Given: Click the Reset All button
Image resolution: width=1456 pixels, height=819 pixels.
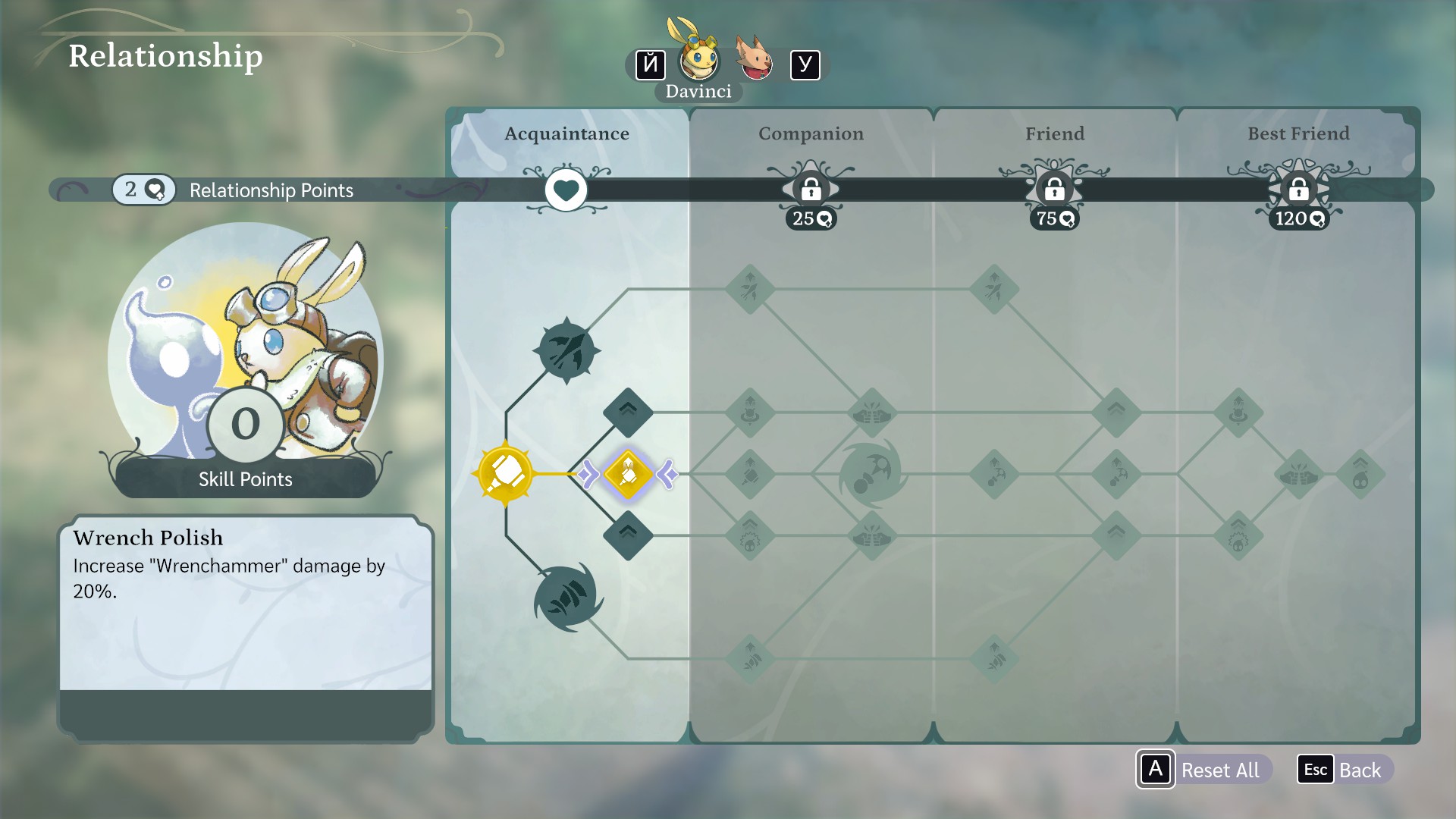Looking at the screenshot, I should (x=1204, y=770).
